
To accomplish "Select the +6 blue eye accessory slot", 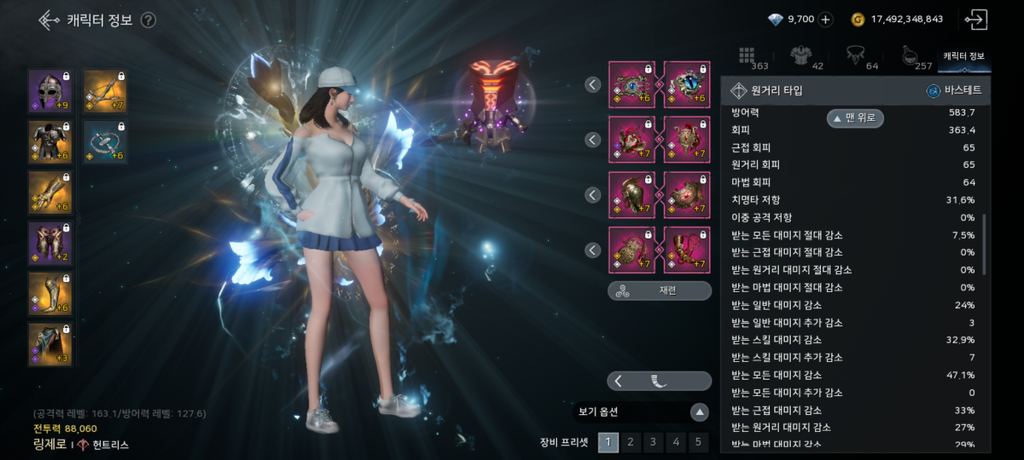I will point(687,85).
